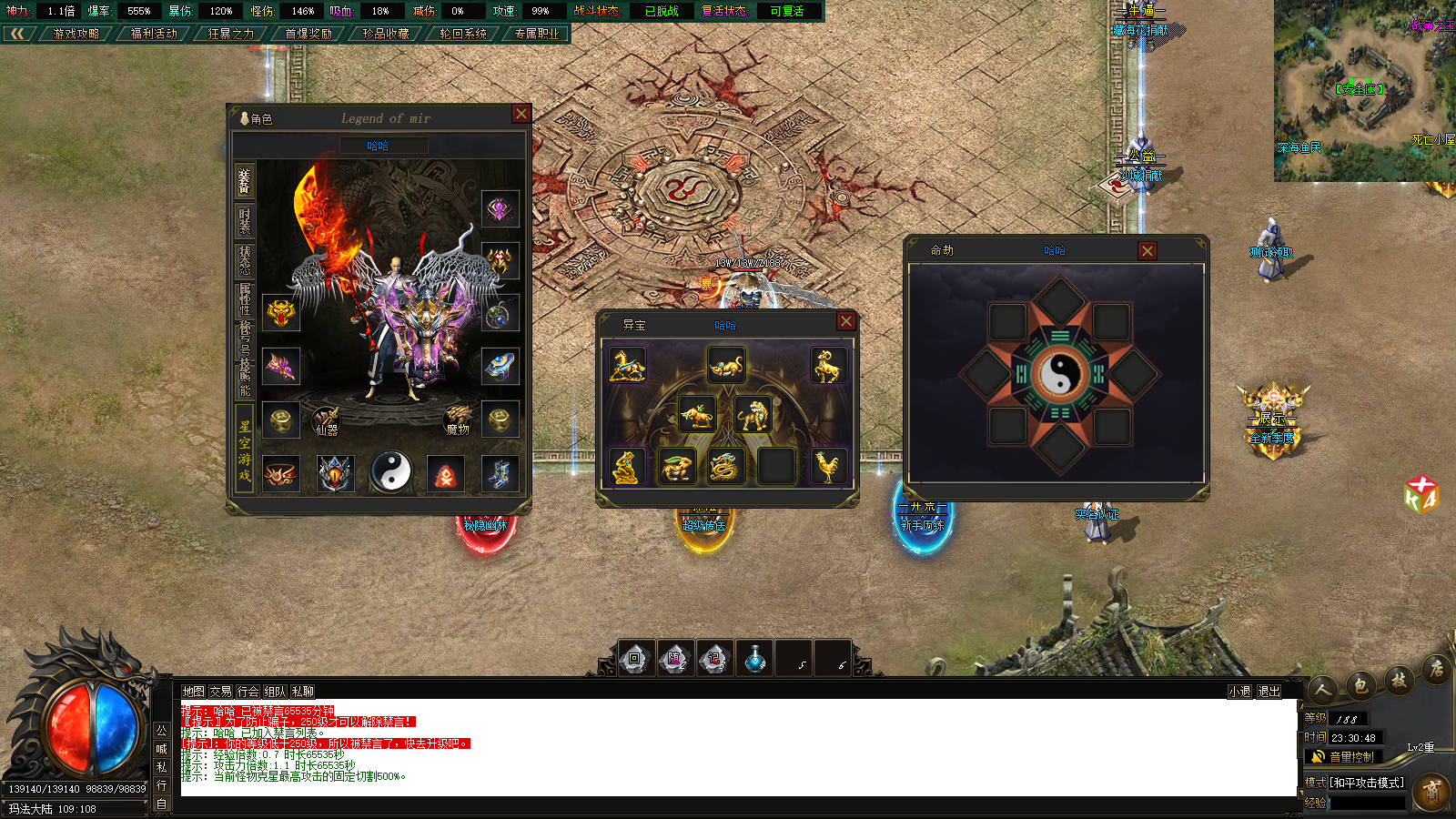Open the bag with the 包 button

coord(1360,686)
